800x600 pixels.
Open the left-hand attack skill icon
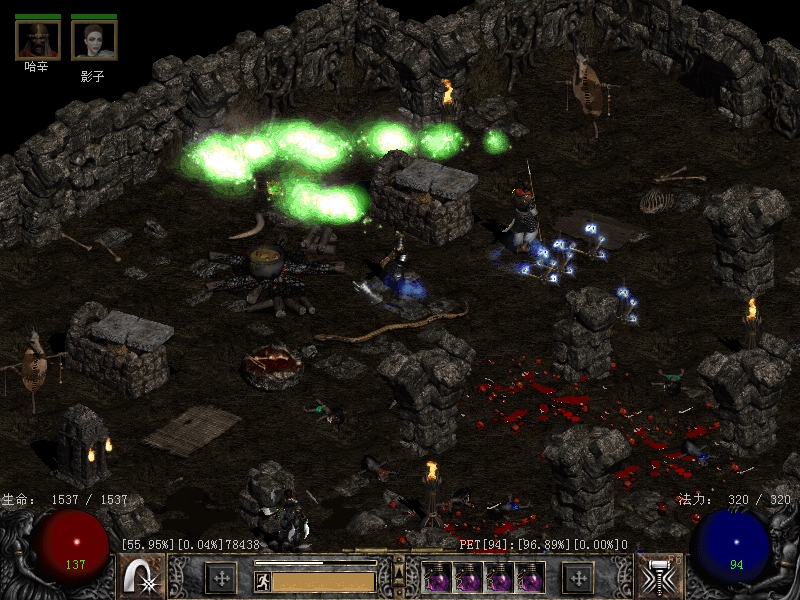tap(141, 577)
